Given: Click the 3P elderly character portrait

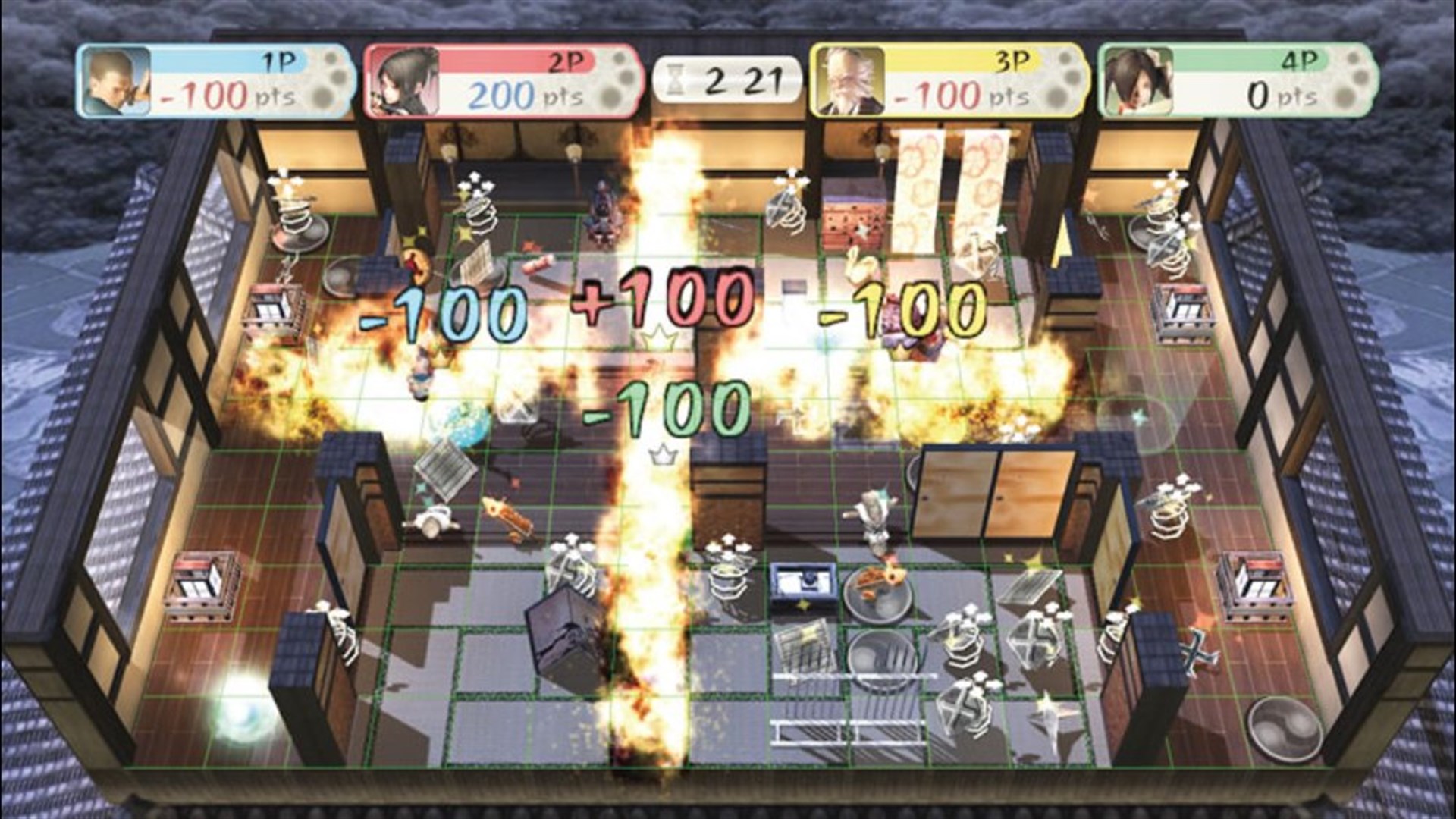Looking at the screenshot, I should pyautogui.click(x=844, y=80).
